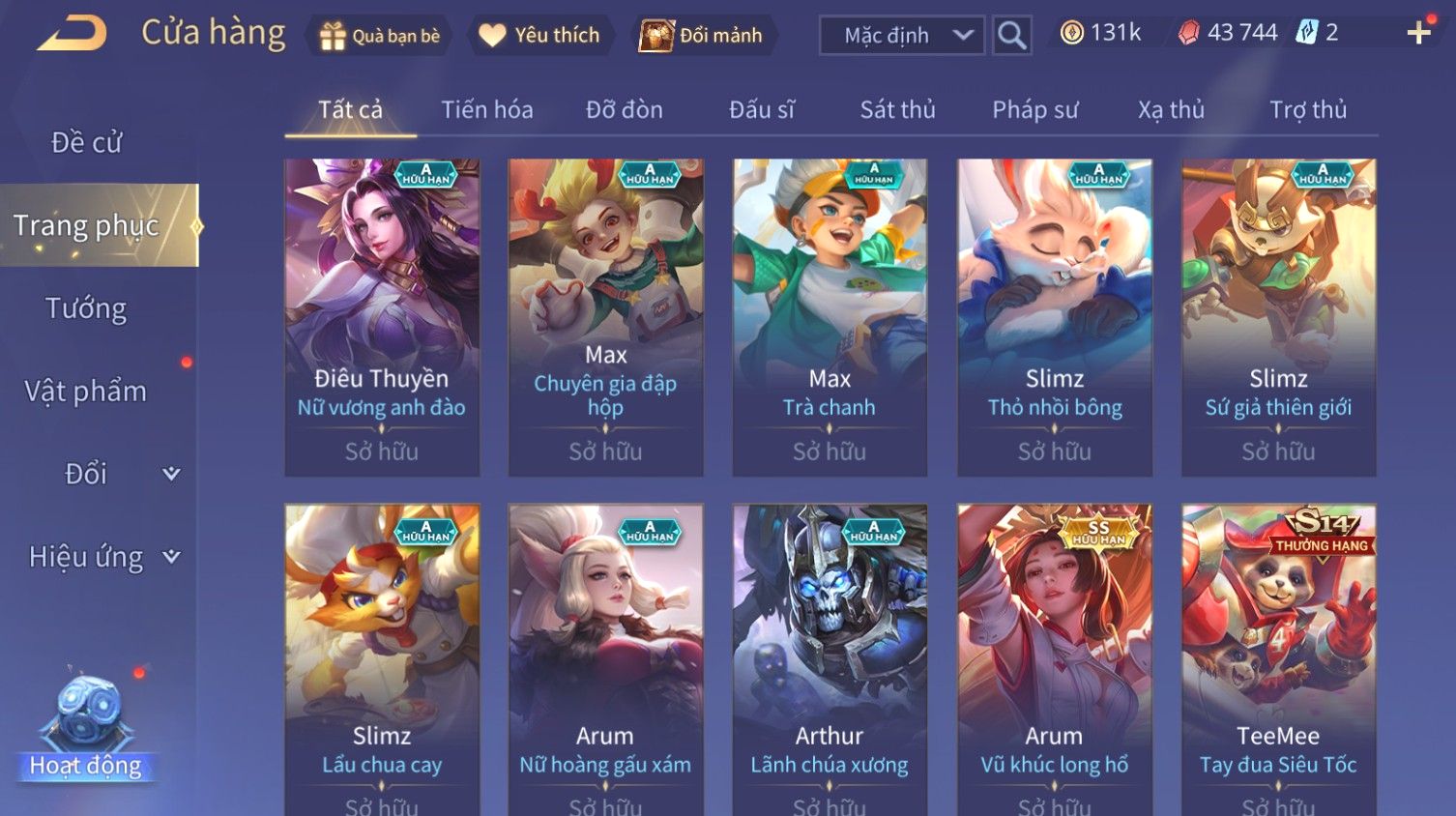Image resolution: width=1456 pixels, height=816 pixels.
Task: Filter by Pháp sư mage tab
Action: (x=1034, y=110)
